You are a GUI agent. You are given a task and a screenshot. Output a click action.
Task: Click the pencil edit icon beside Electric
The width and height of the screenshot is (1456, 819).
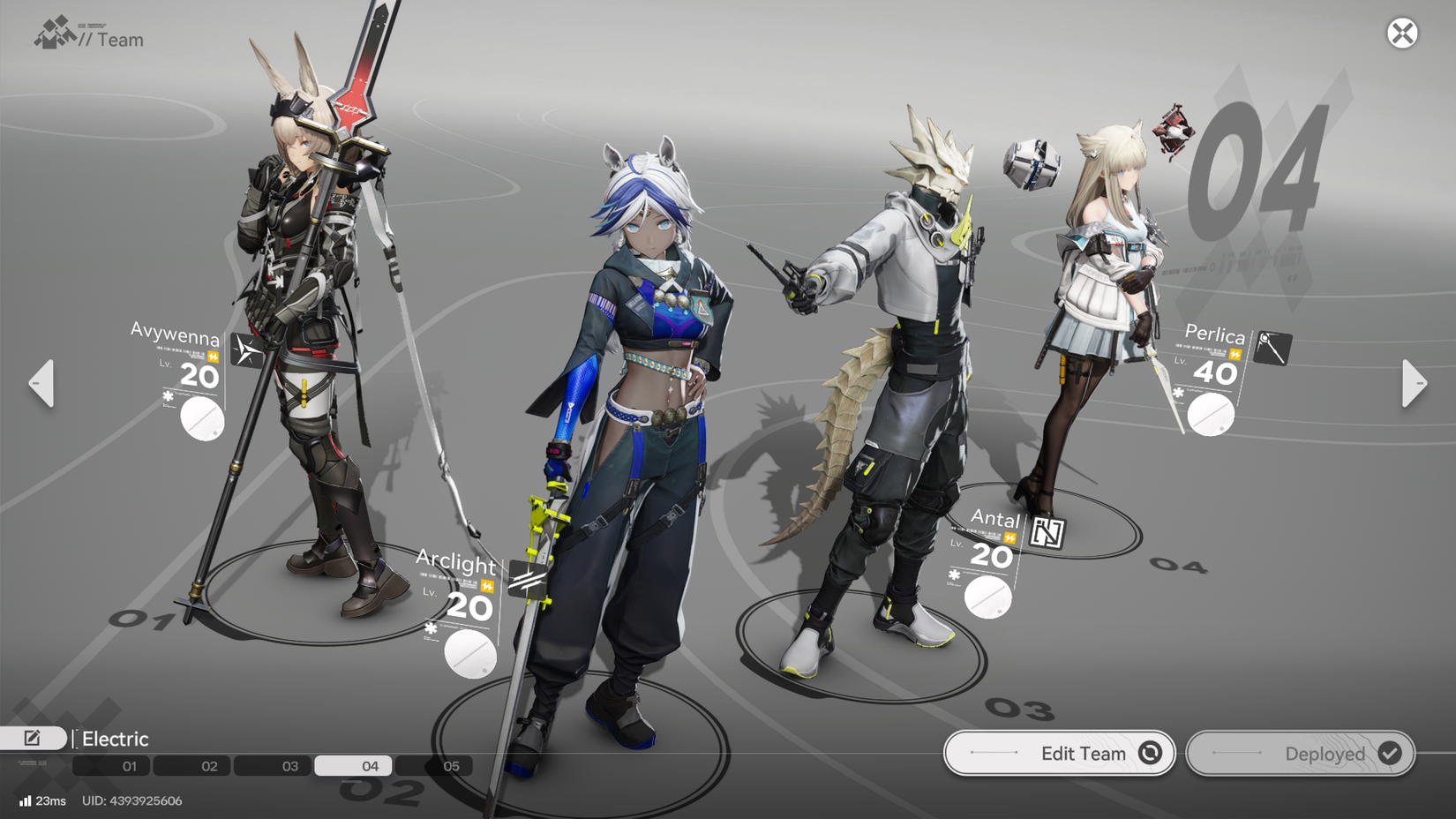[x=33, y=738]
